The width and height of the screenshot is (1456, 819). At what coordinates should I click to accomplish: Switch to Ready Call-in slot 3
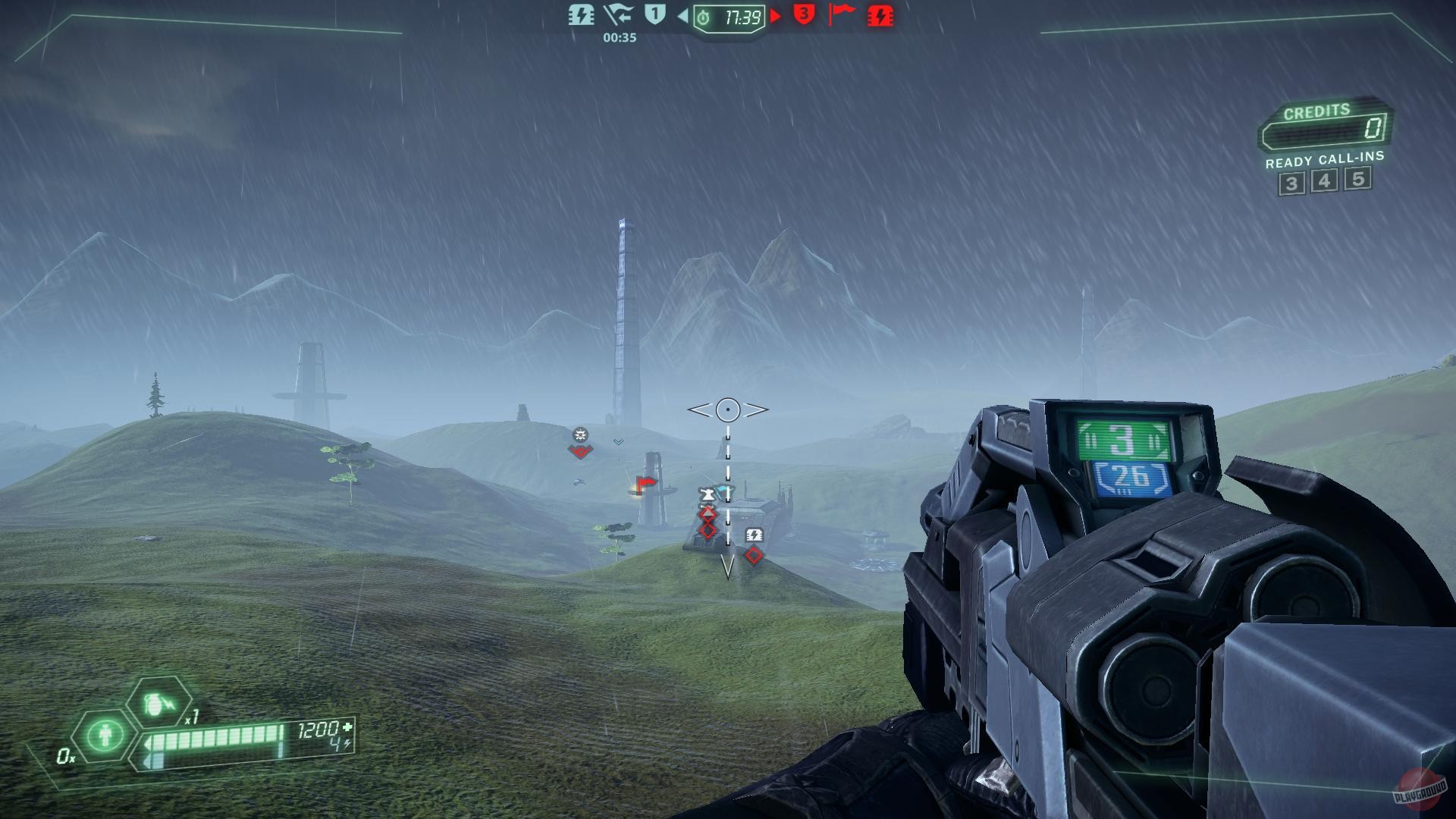[1292, 181]
